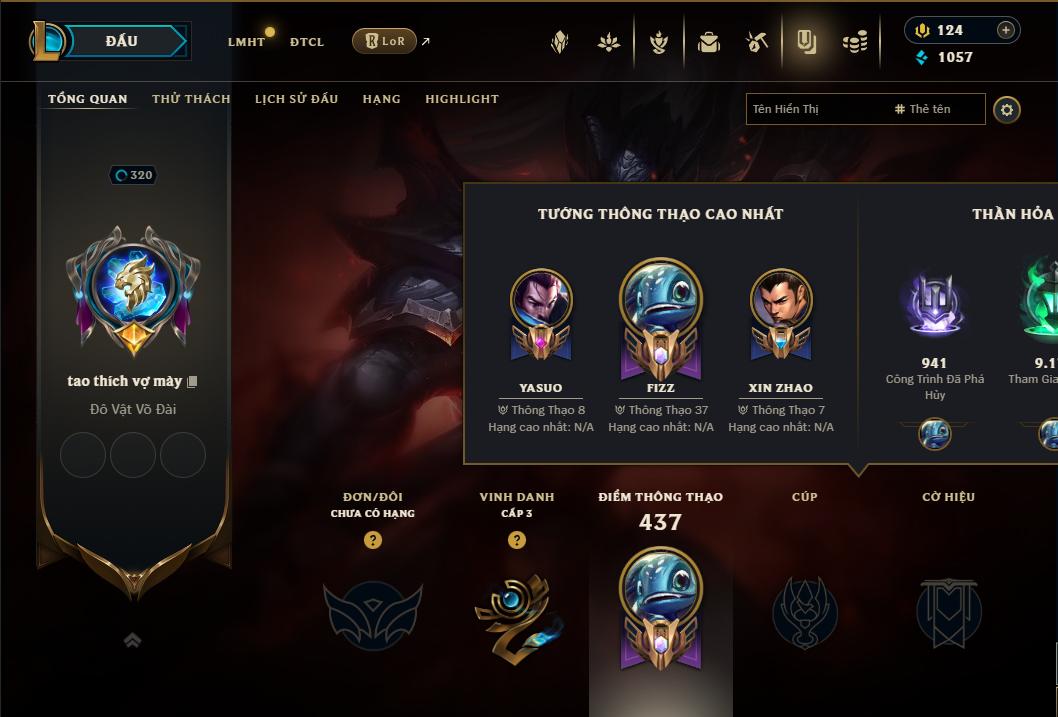Open the store coins icon
The width and height of the screenshot is (1058, 717).
click(x=854, y=42)
